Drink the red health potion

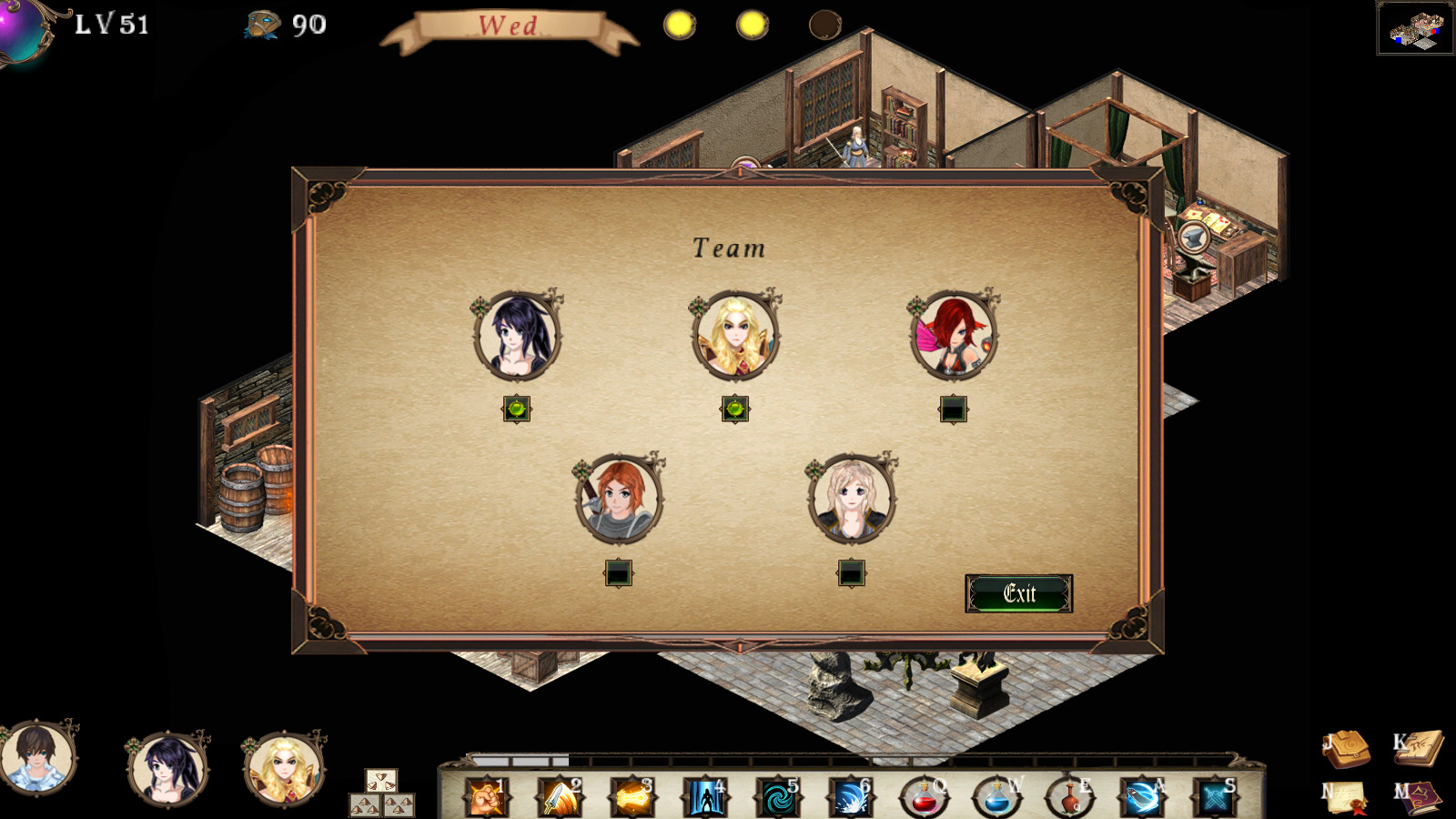point(924,798)
